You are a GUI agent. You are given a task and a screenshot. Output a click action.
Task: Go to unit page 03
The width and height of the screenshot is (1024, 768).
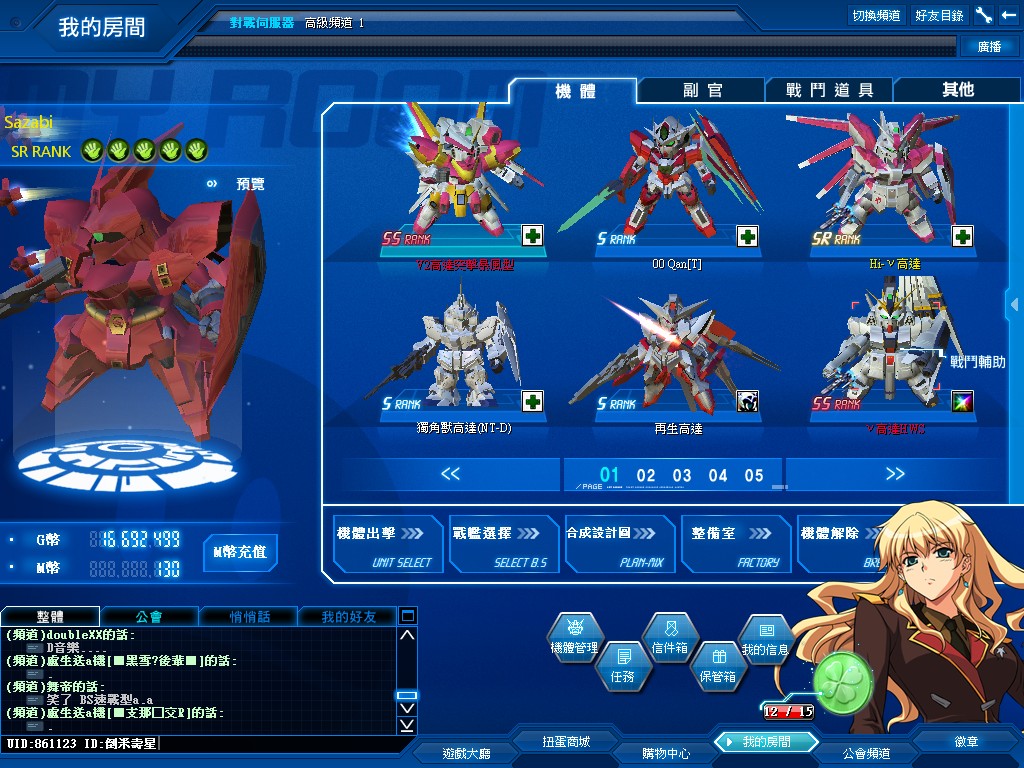point(682,476)
